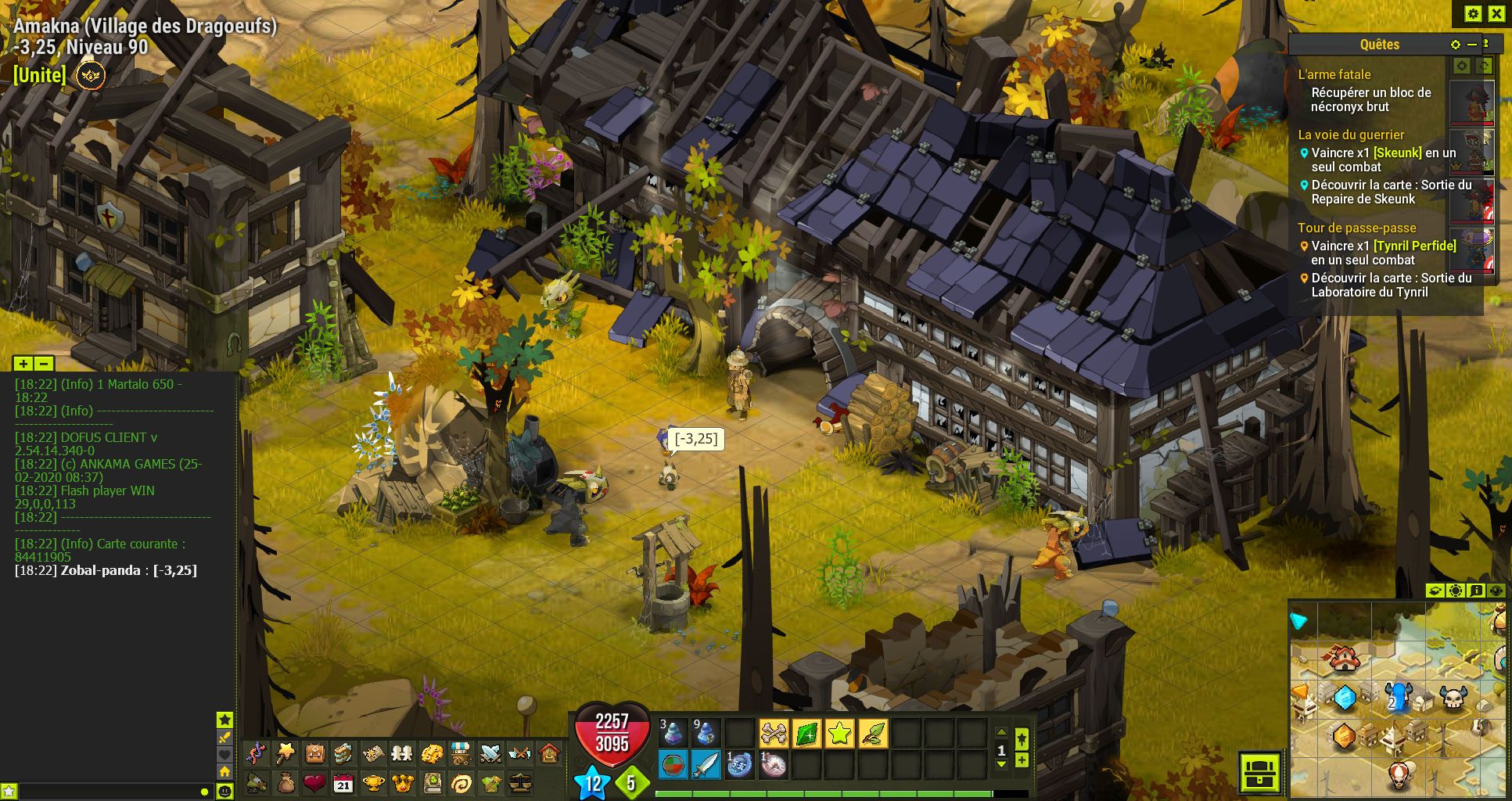Select the L'arme fatale quest entry
This screenshot has height=801, width=1512.
click(x=1334, y=74)
